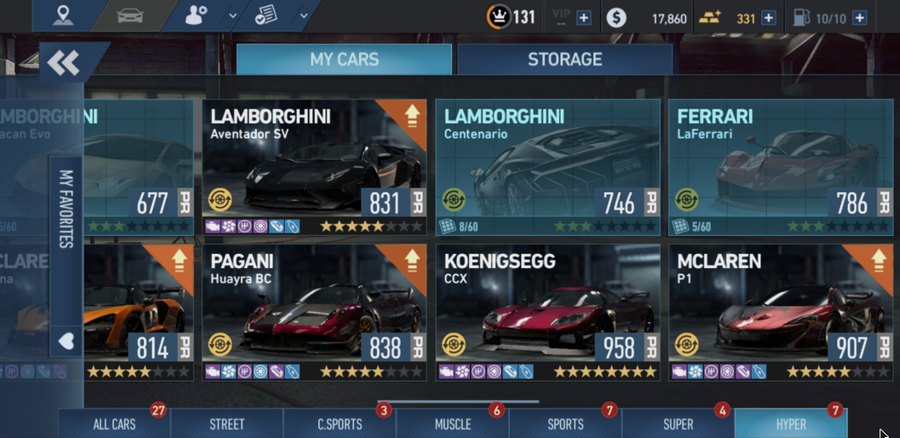Select the Hyper class tab
Image resolution: width=900 pixels, height=438 pixels.
[x=791, y=424]
